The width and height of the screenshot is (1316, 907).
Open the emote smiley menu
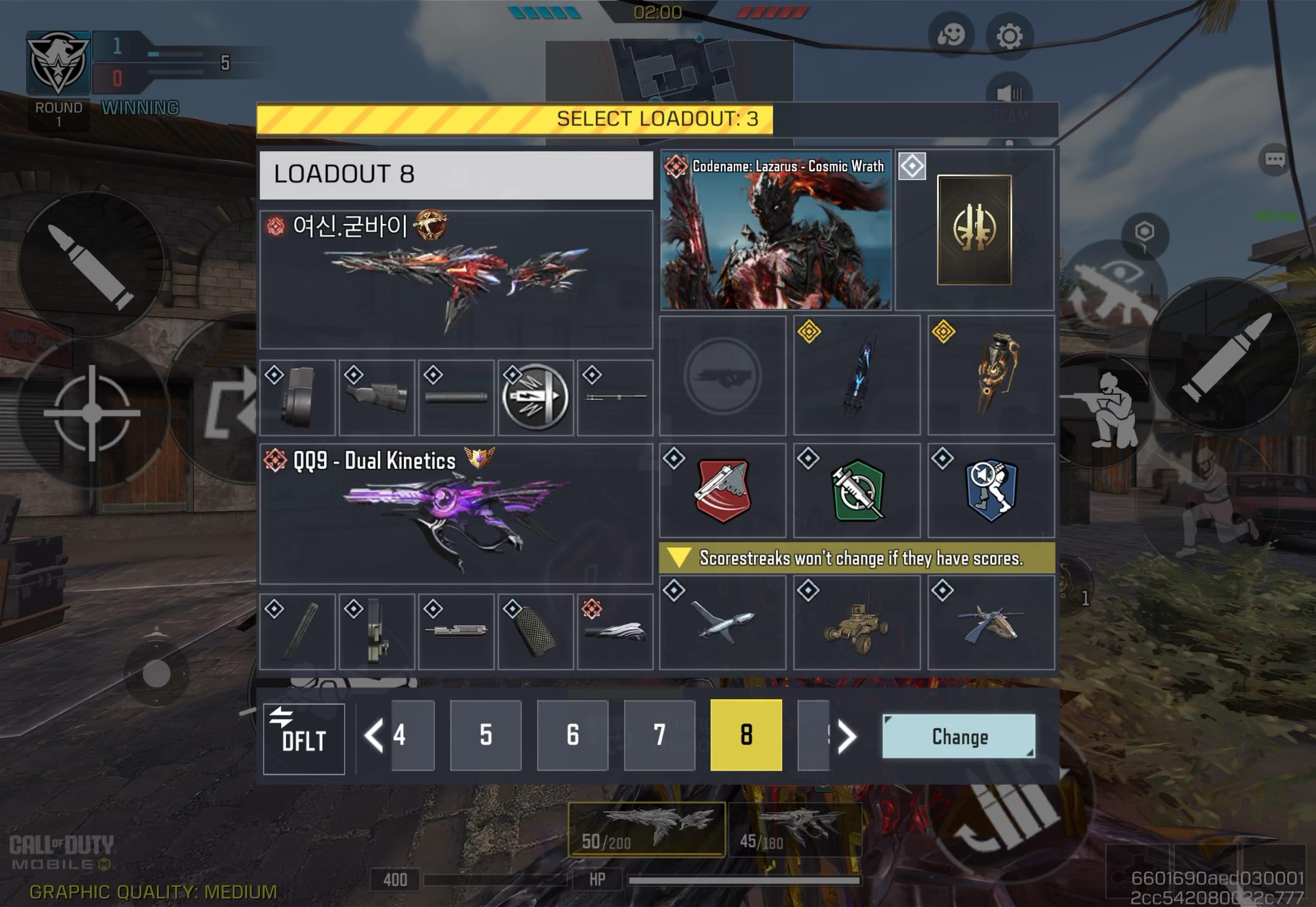[x=951, y=36]
